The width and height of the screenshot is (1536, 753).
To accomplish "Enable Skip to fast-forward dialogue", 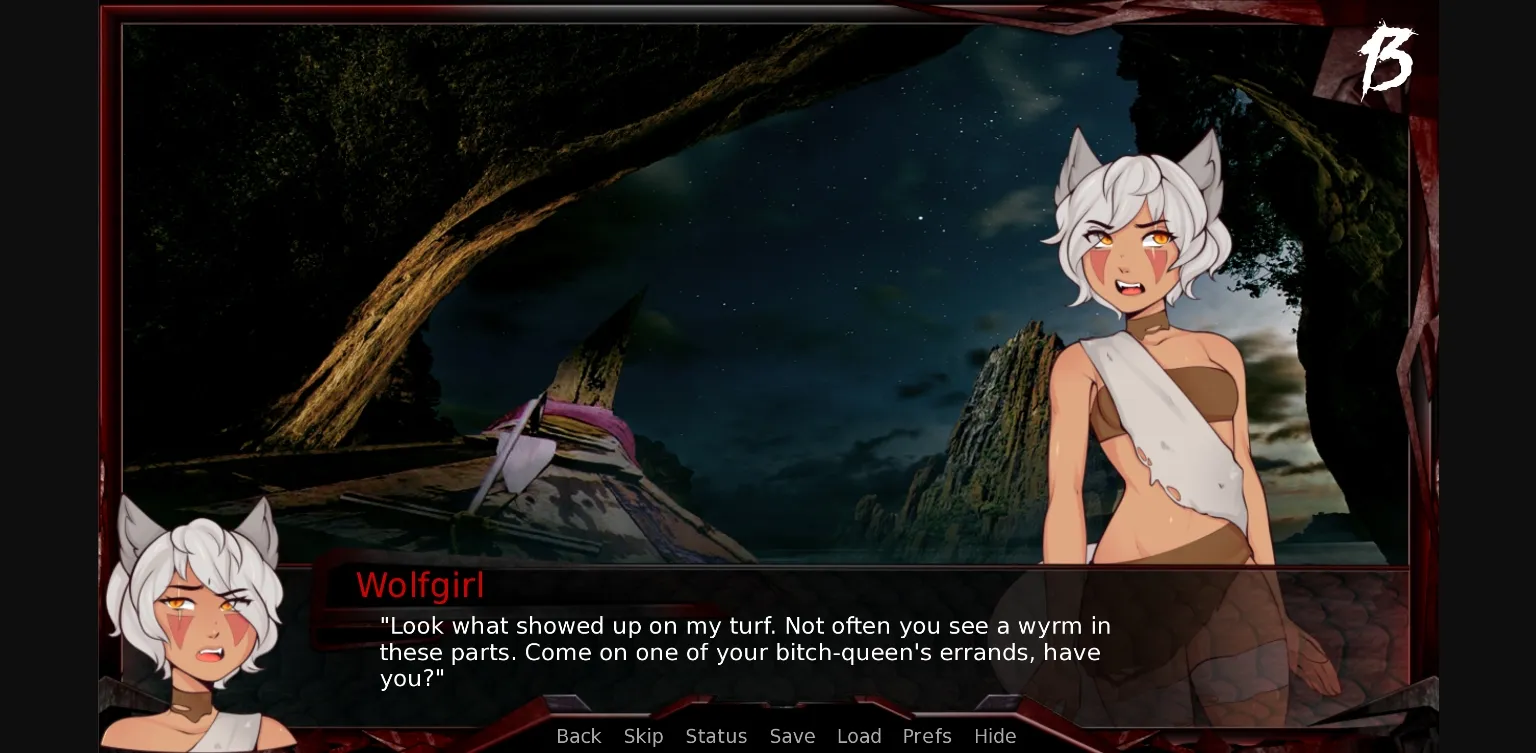I will click(643, 736).
